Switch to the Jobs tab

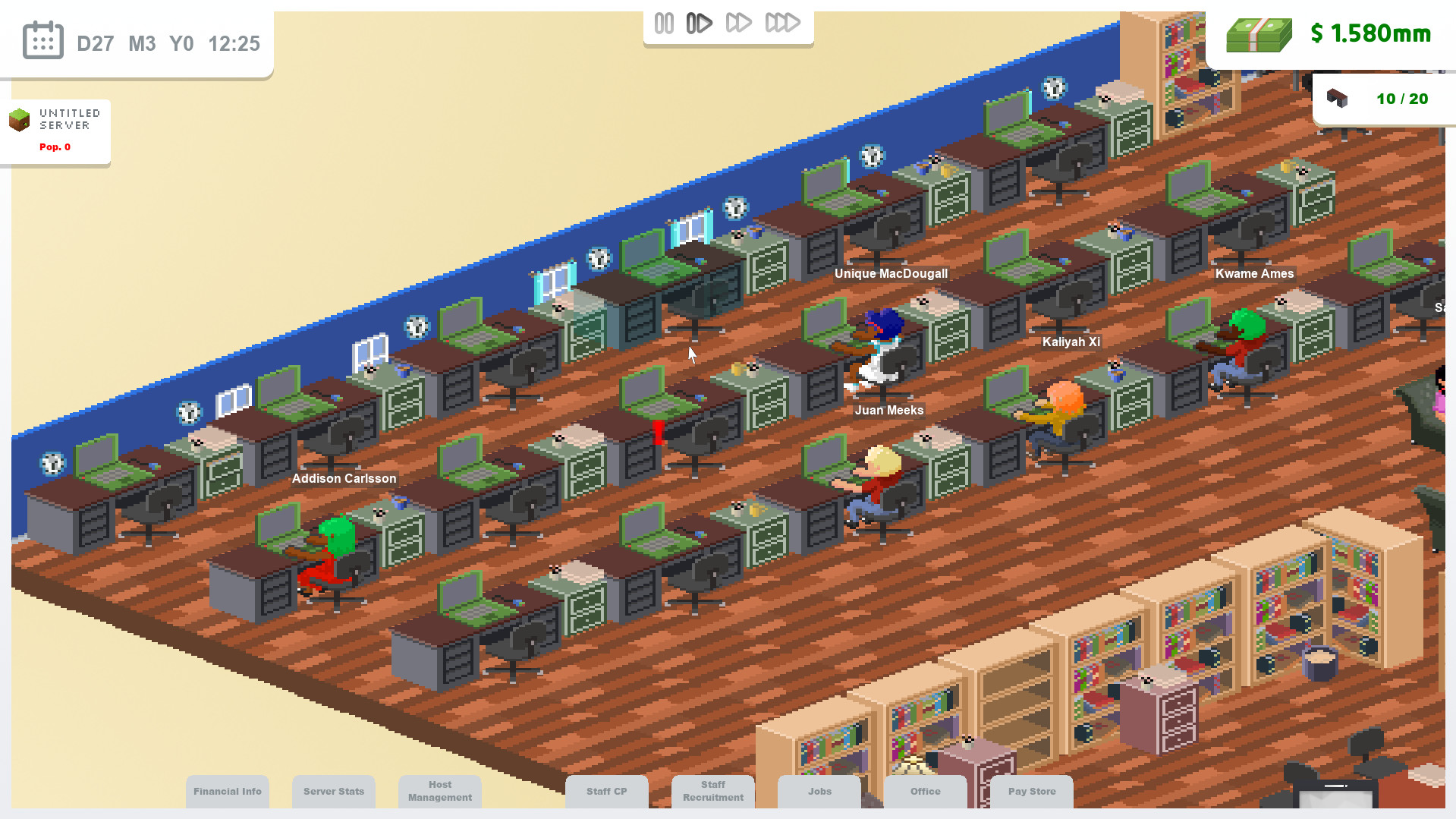[x=819, y=791]
